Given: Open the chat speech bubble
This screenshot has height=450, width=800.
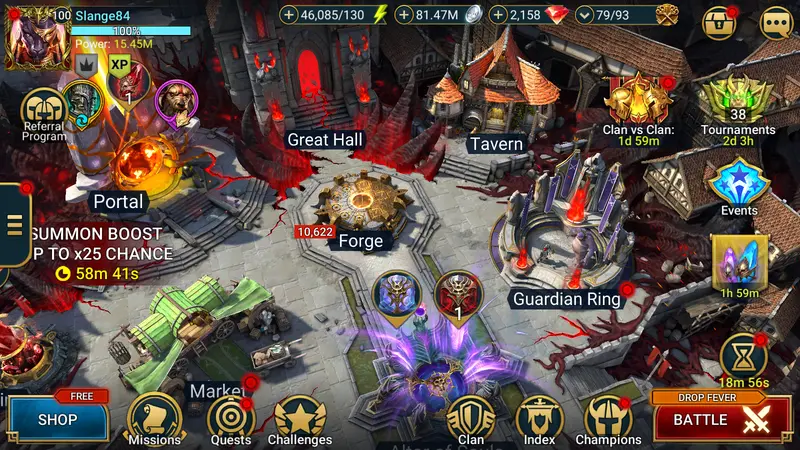Looking at the screenshot, I should click(775, 22).
